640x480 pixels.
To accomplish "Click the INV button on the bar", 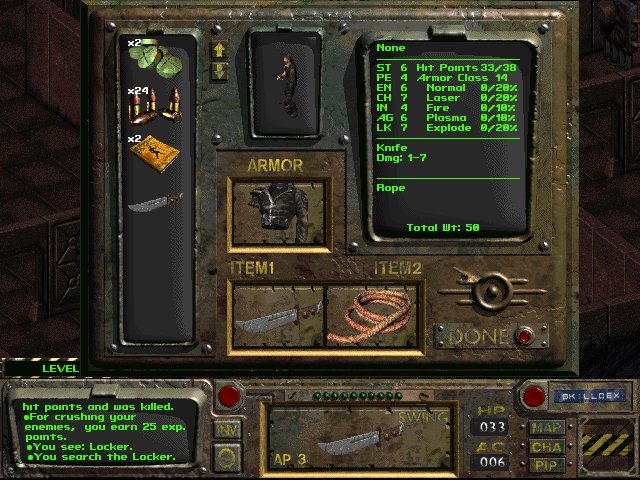I will [228, 428].
